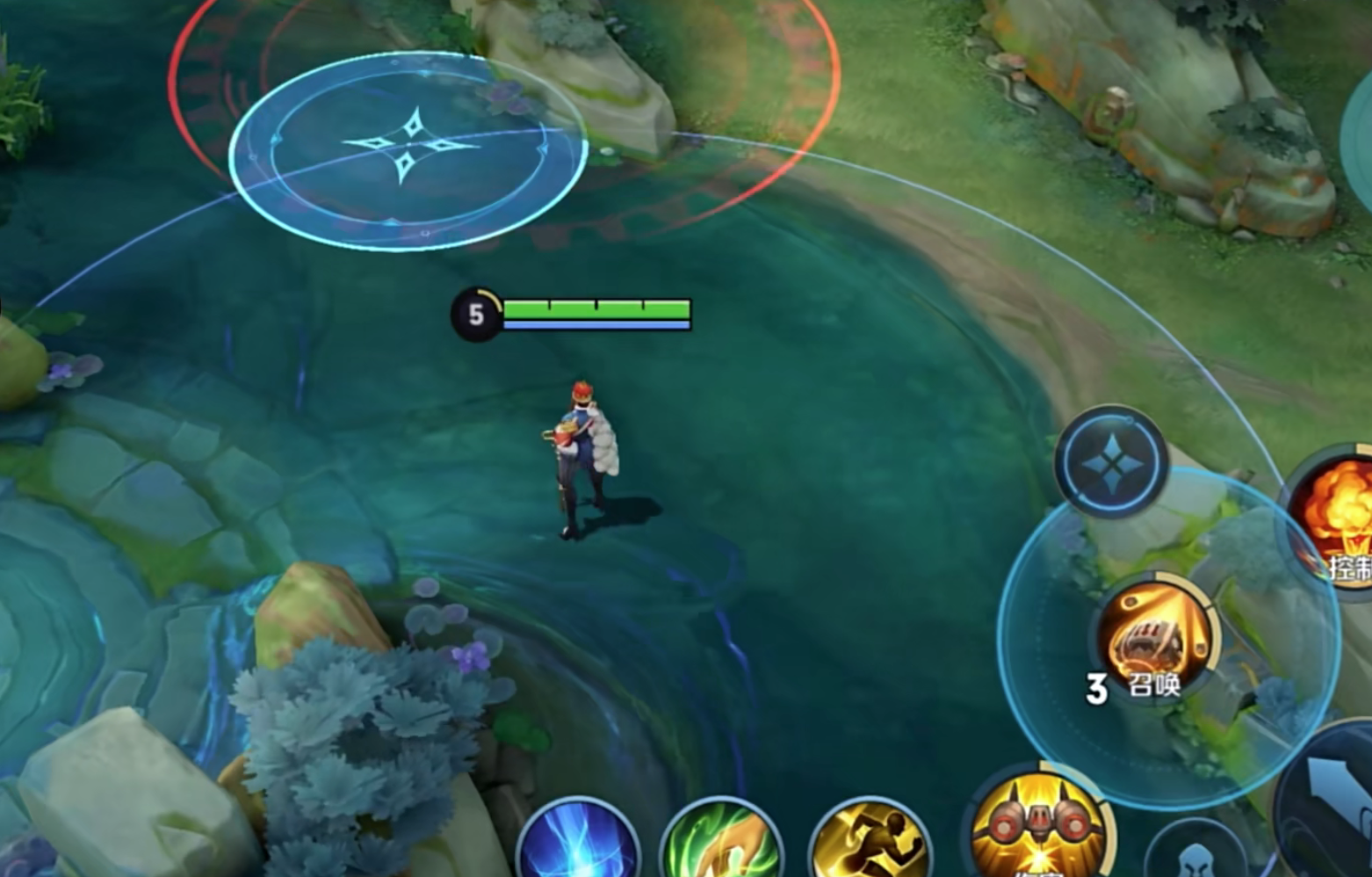This screenshot has height=877, width=1372.
Task: Activate the golden running-man sprint spell
Action: tap(870, 842)
